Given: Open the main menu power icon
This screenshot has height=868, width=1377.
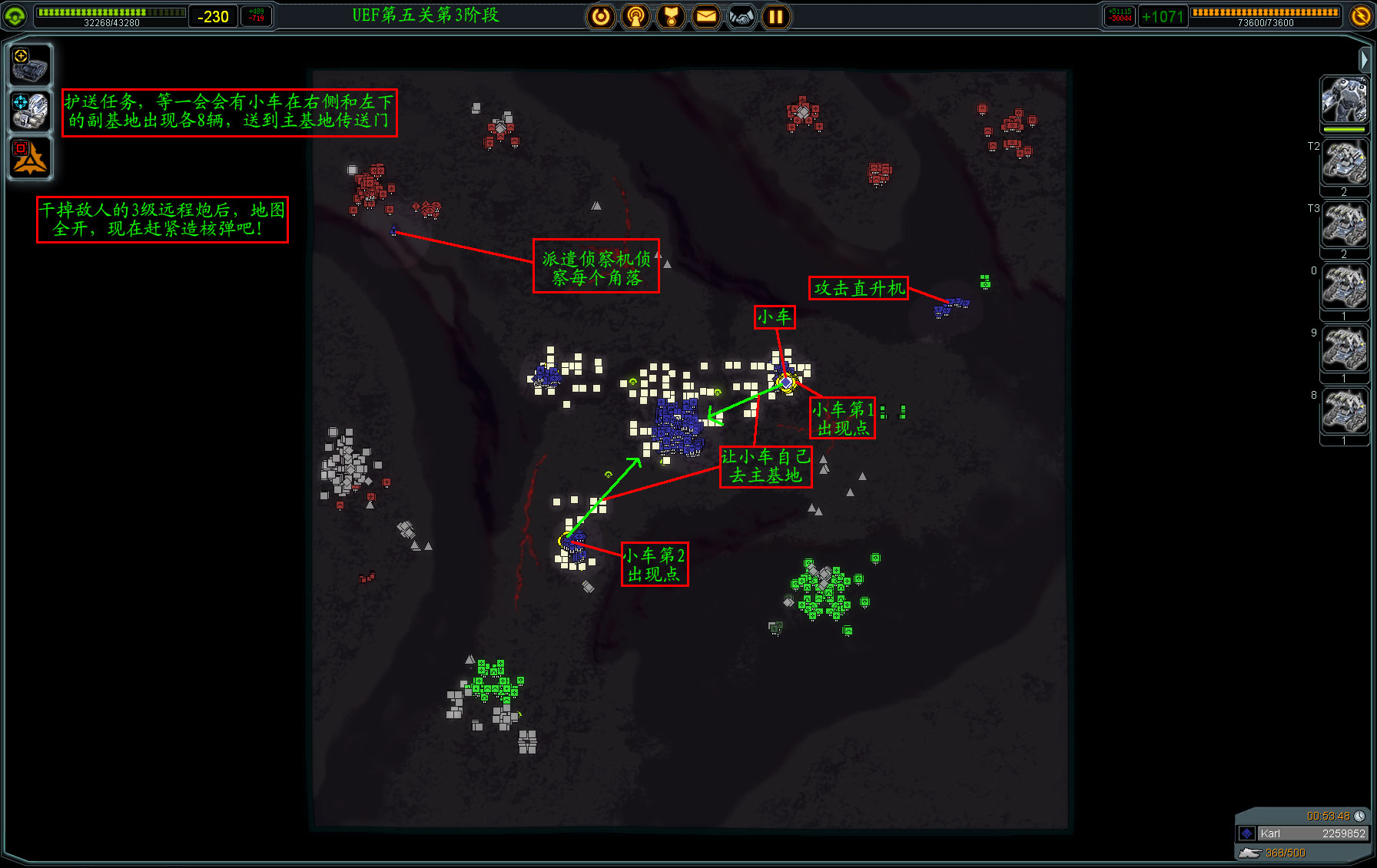Looking at the screenshot, I should click(601, 16).
